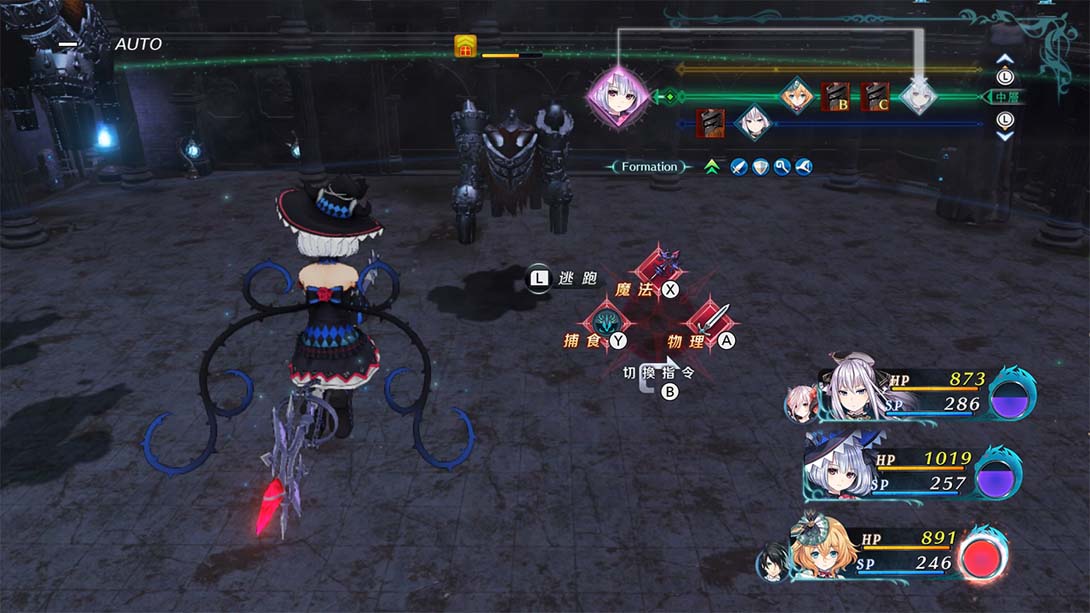Select the staff formation icon

pyautogui.click(x=781, y=167)
